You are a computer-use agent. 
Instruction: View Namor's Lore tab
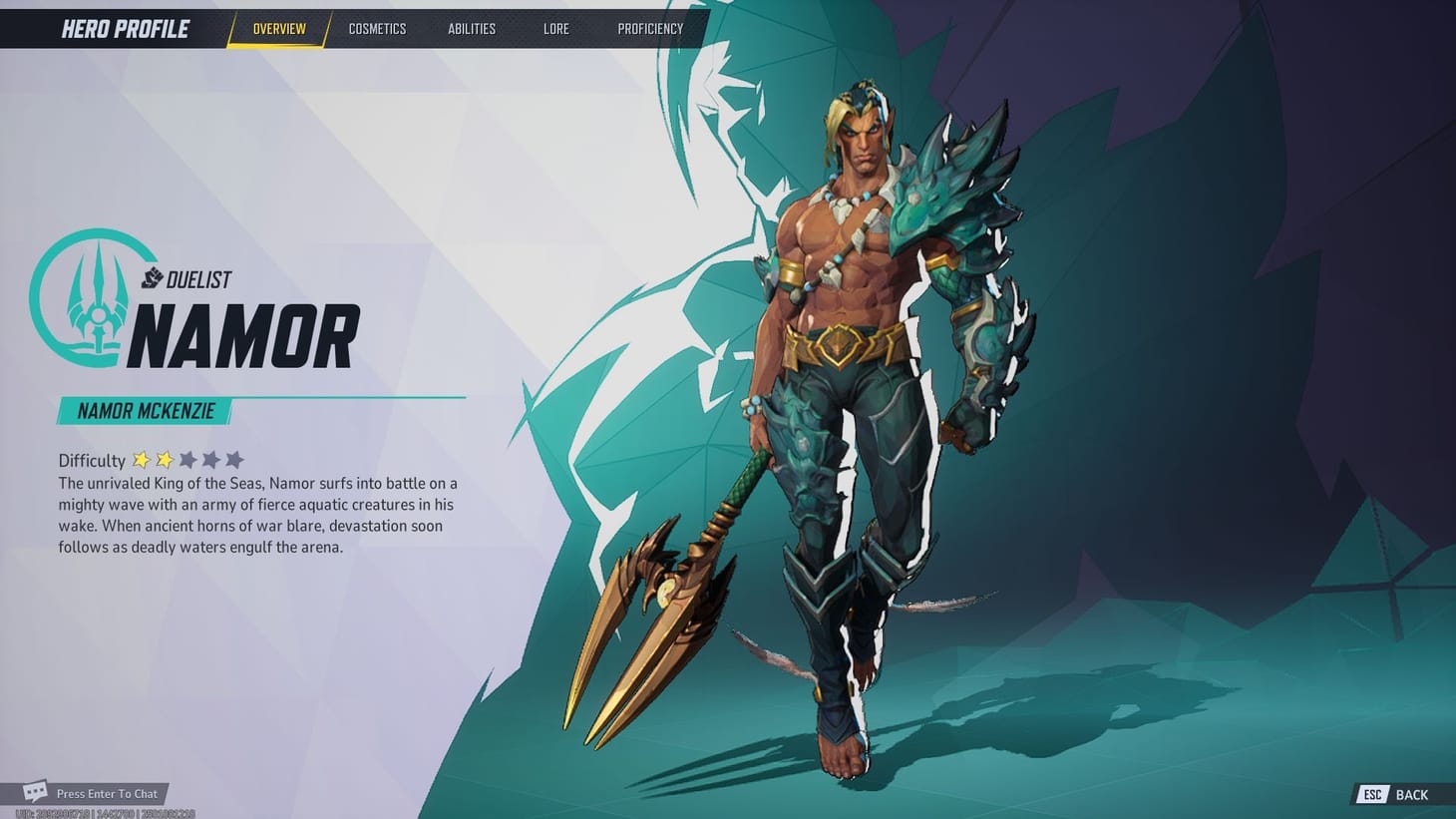[x=555, y=29]
